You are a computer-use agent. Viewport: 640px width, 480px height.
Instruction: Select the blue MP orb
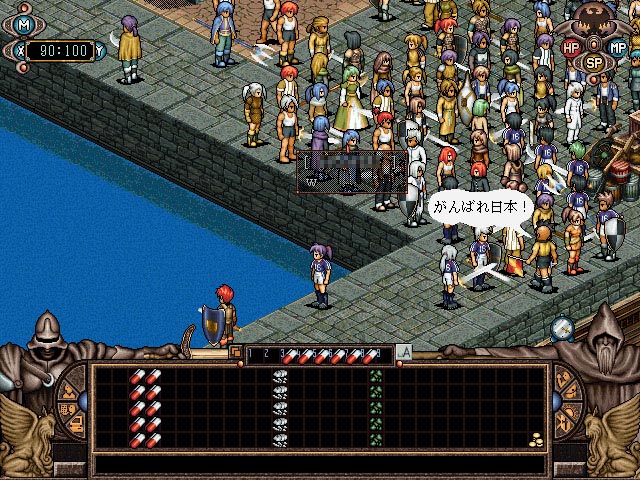(x=617, y=47)
